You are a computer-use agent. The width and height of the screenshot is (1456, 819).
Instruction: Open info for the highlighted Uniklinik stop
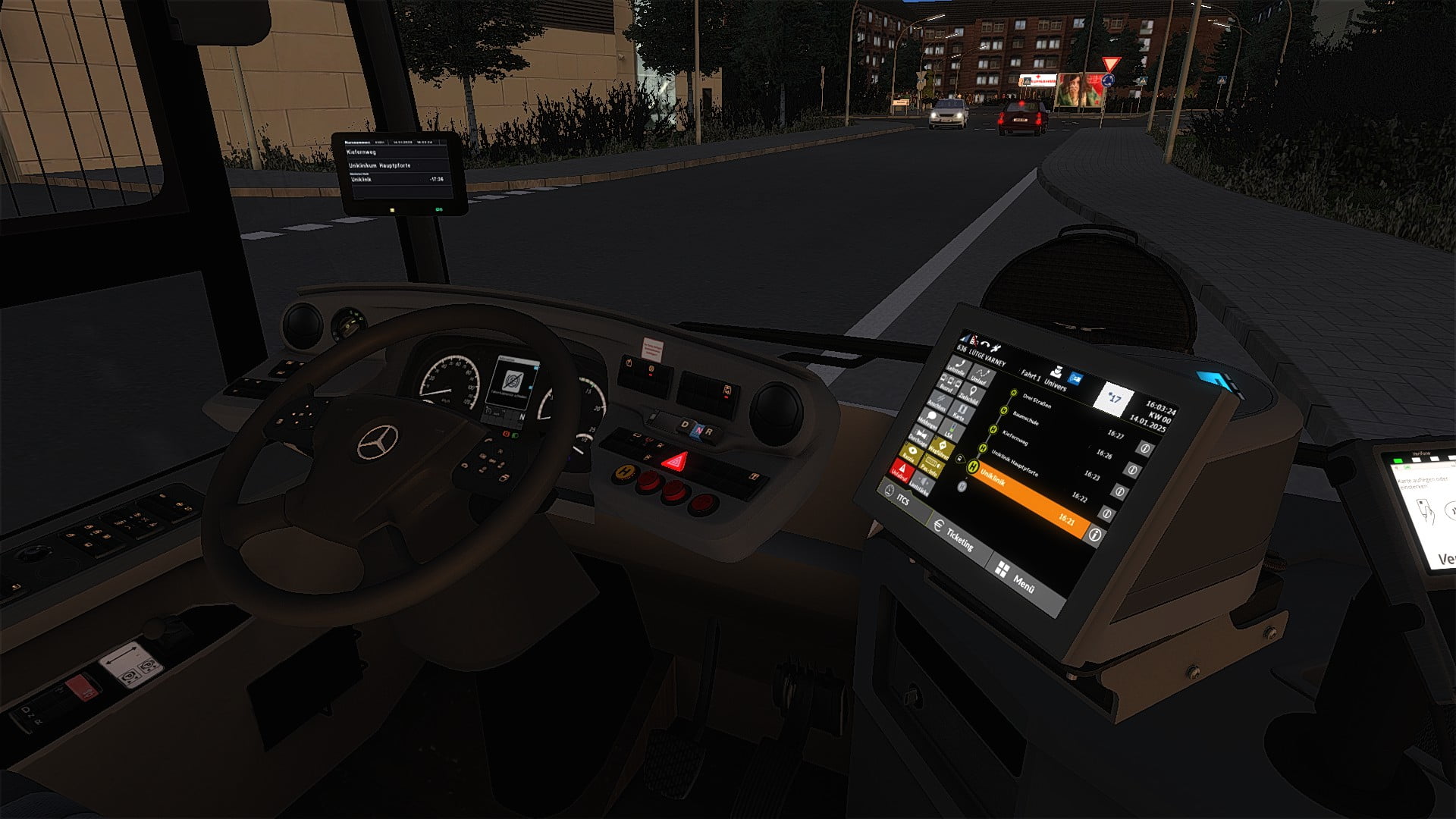[1094, 535]
